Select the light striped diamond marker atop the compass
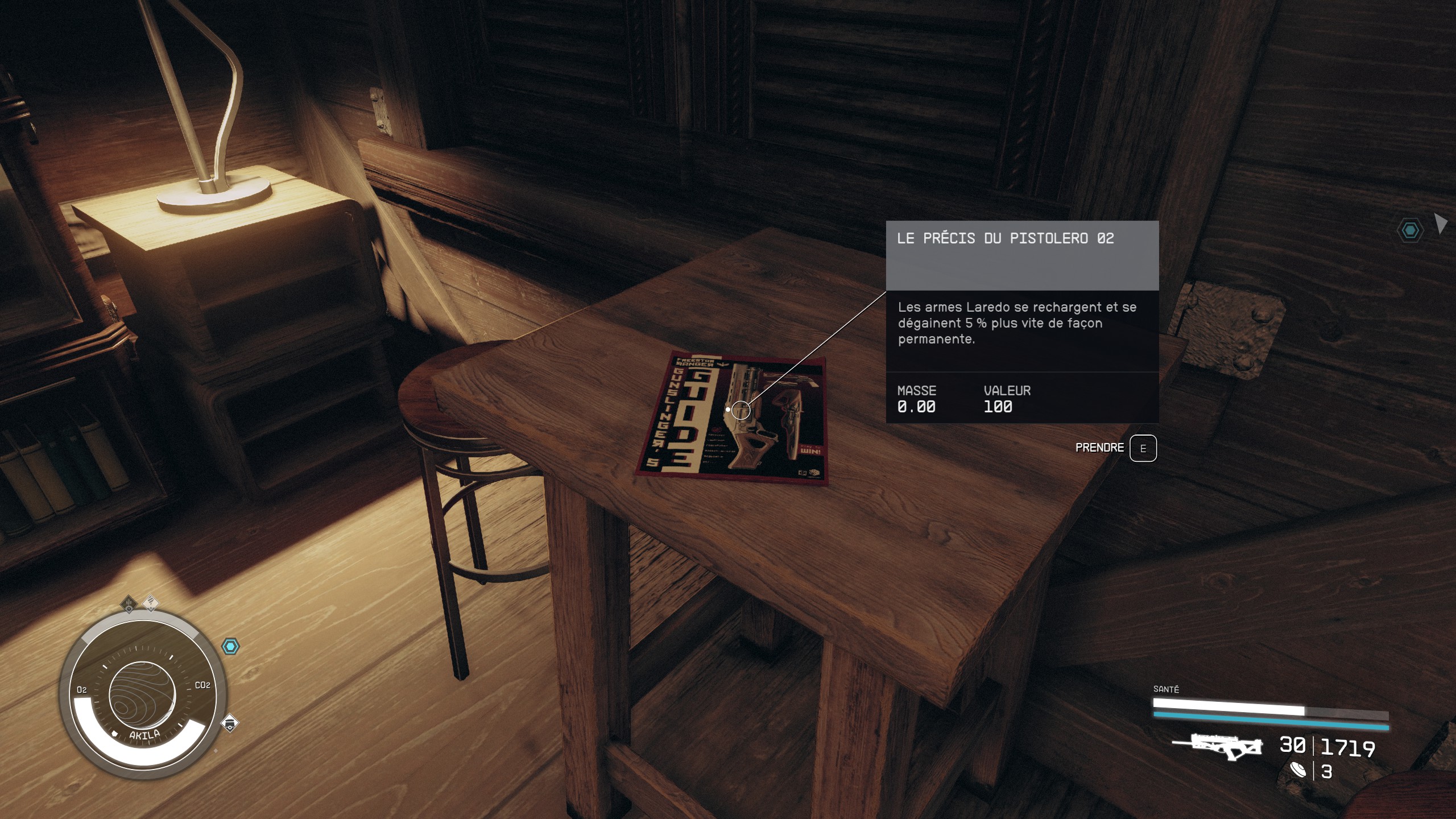Image resolution: width=1456 pixels, height=819 pixels. pos(151,602)
